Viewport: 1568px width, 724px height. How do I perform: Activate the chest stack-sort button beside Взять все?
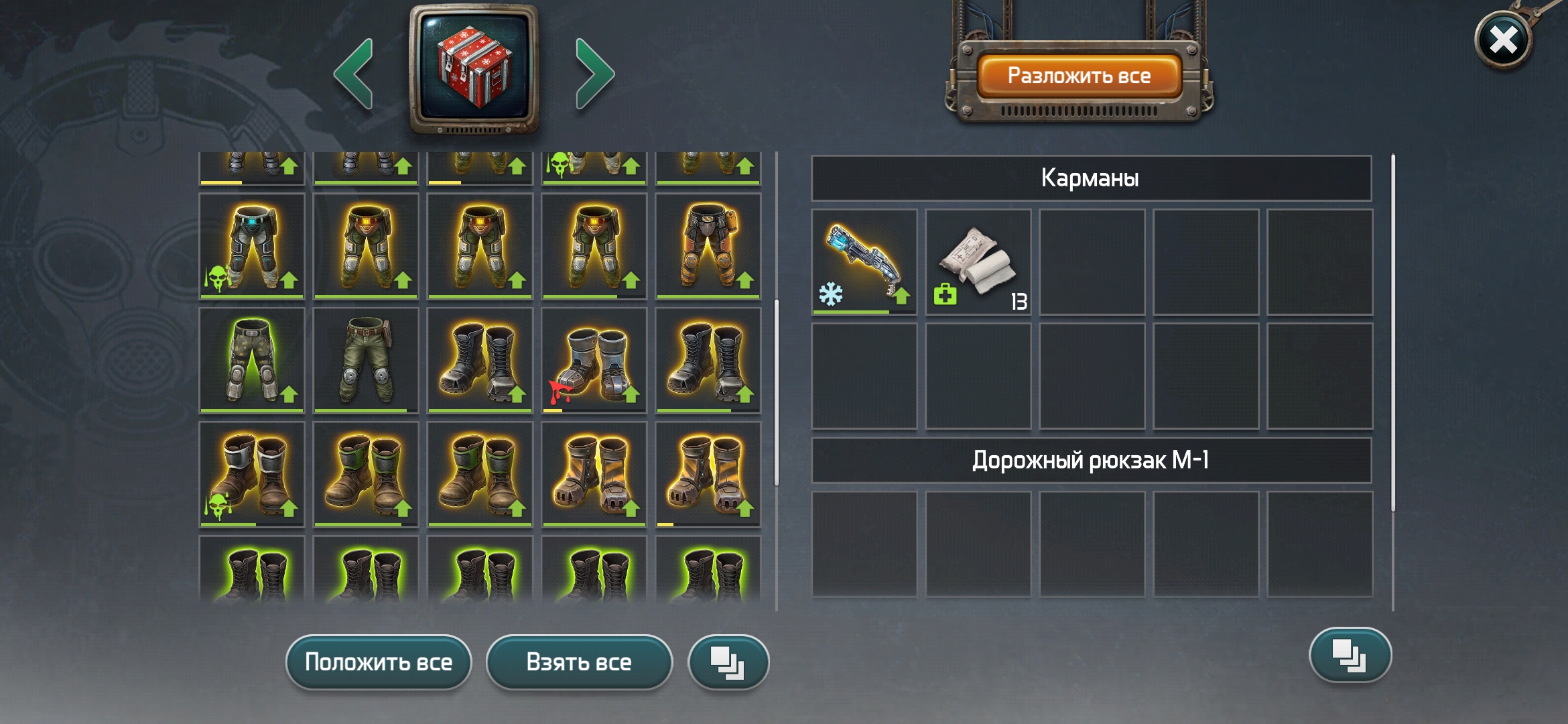pos(728,662)
